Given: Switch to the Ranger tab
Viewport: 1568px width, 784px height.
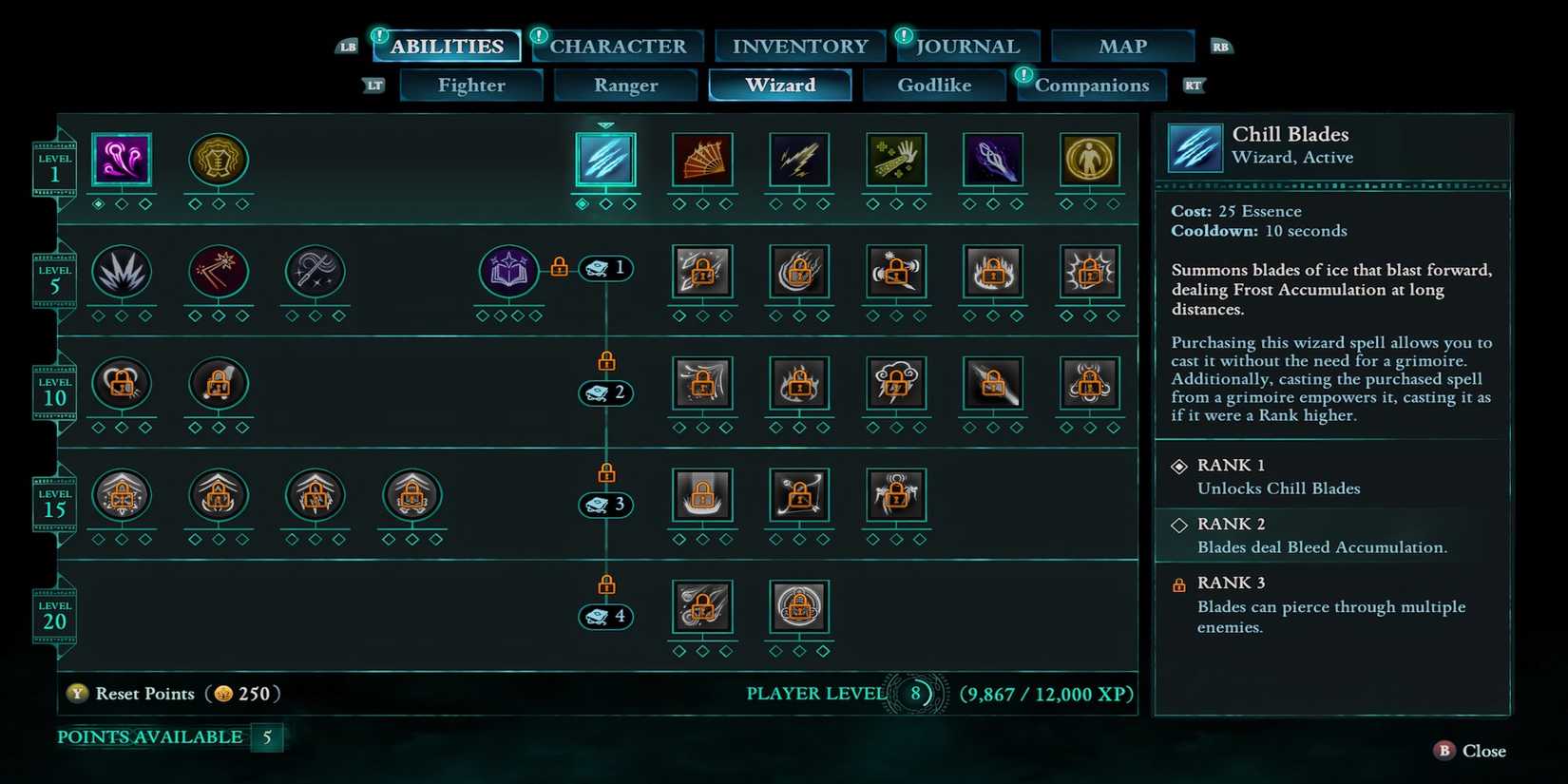Looking at the screenshot, I should coord(624,85).
